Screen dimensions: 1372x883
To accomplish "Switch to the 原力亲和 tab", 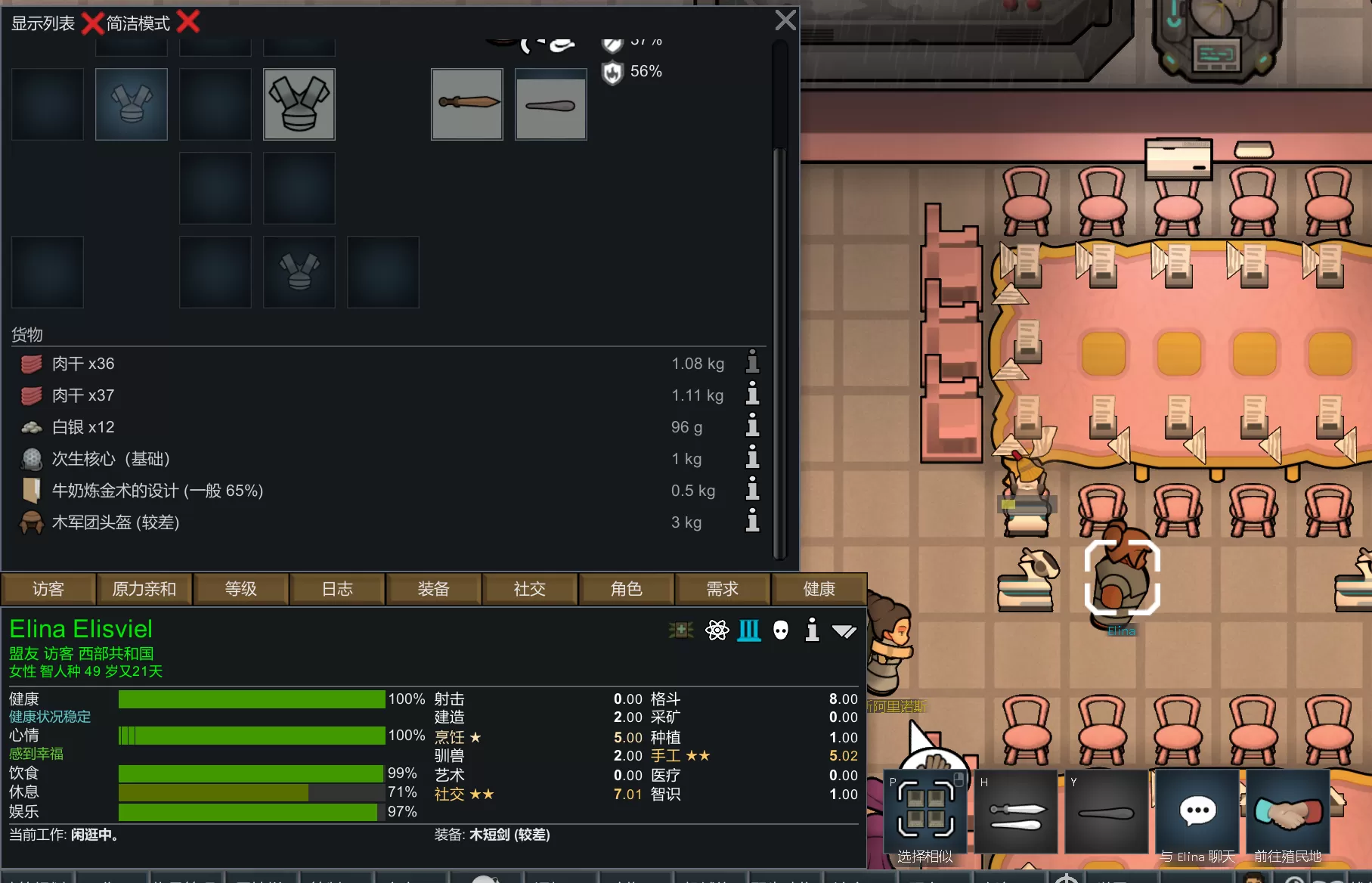I will click(x=144, y=589).
